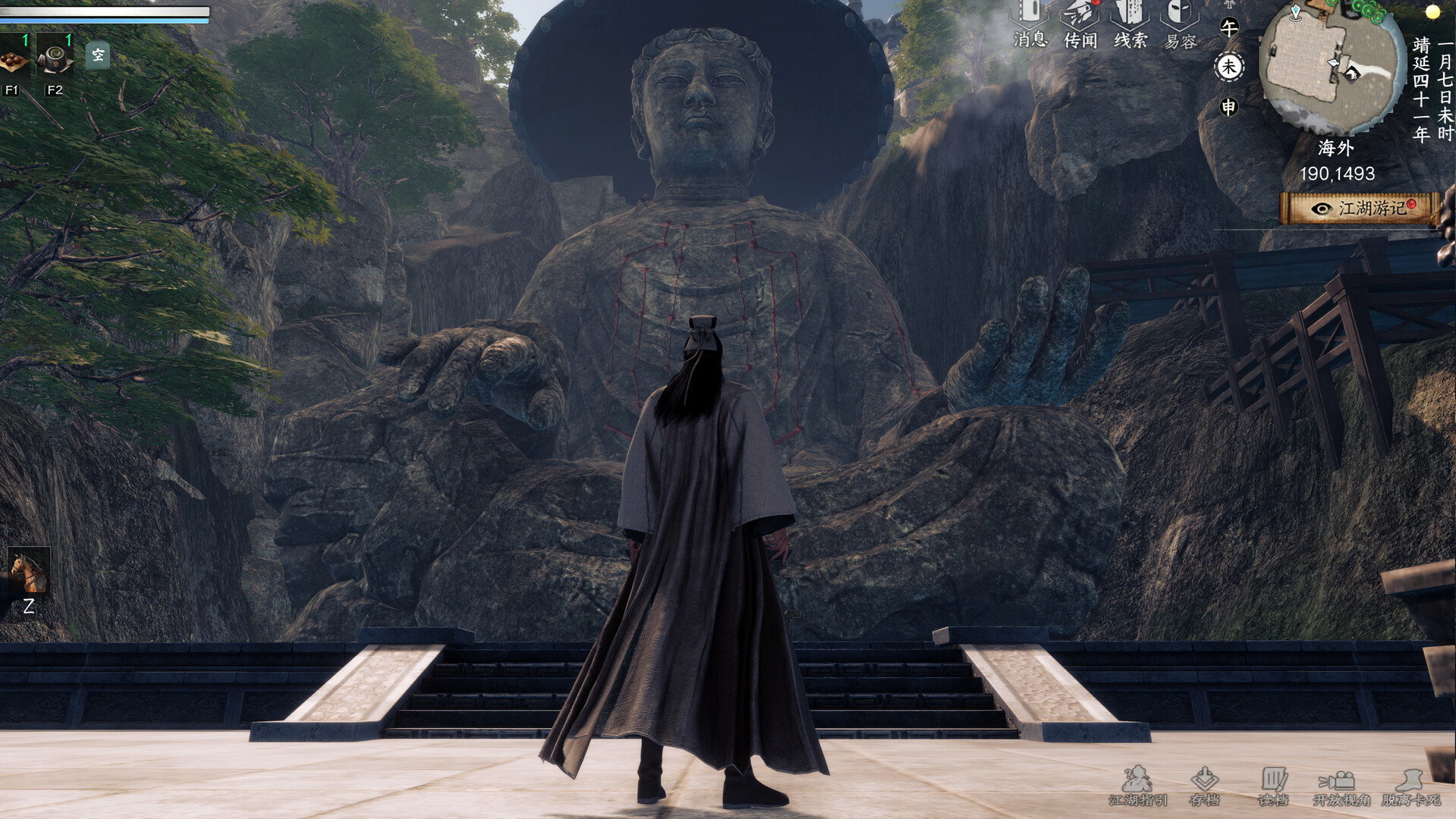
Task: Toggle the empty 空 status indicator
Action: 98,55
